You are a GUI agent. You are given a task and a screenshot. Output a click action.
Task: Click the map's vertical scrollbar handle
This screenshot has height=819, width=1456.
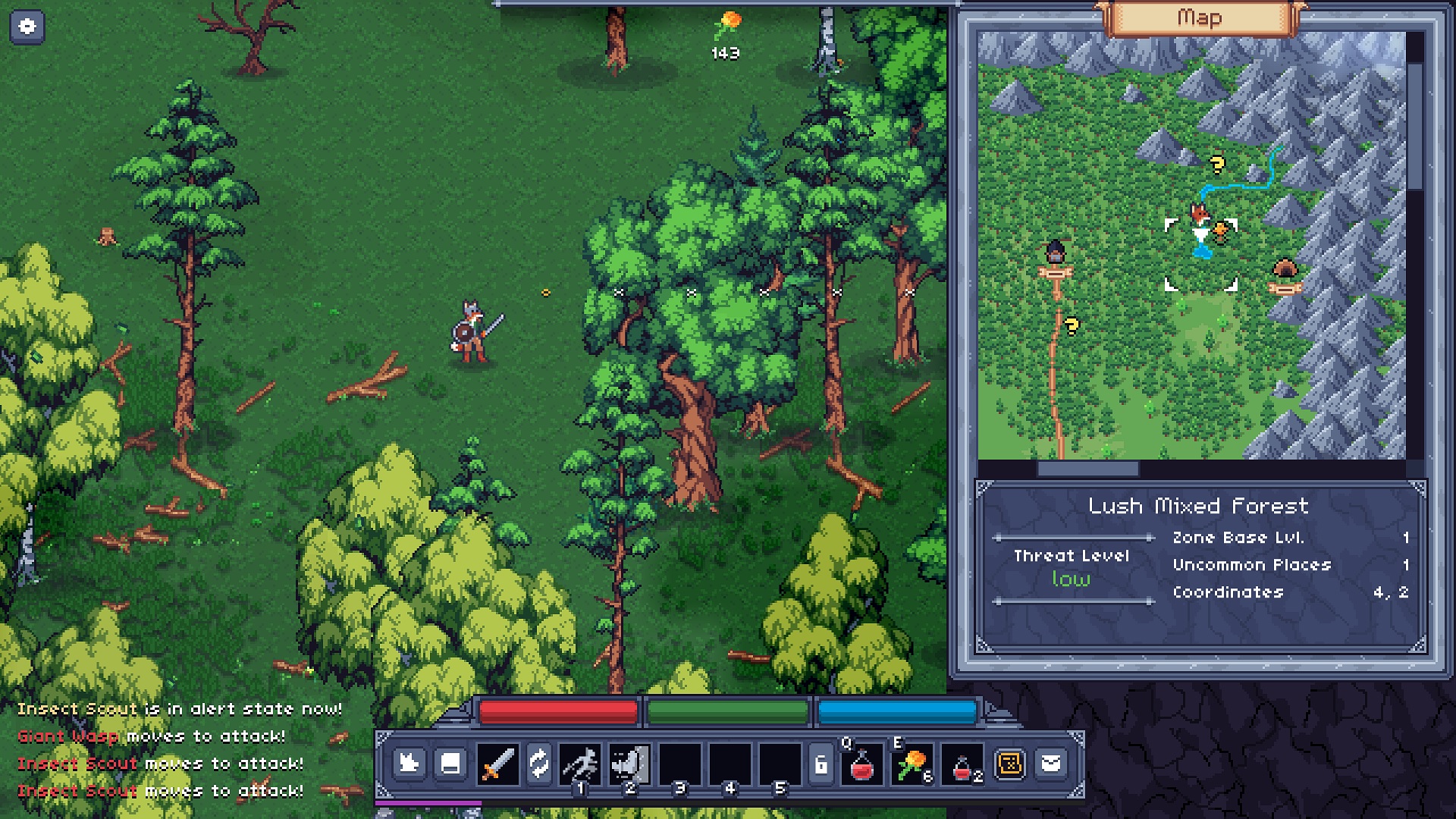1415,125
